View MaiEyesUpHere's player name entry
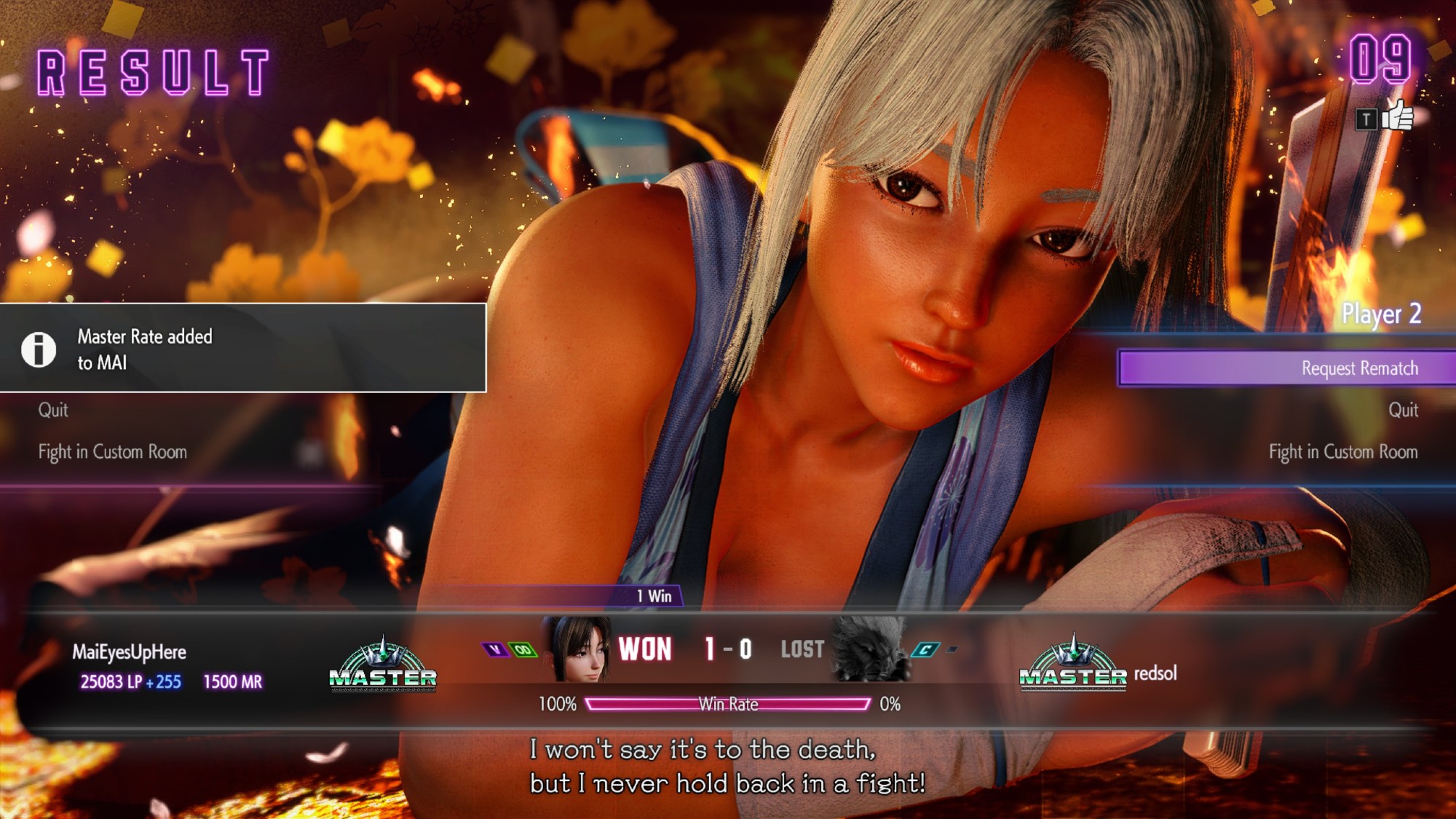 [129, 652]
